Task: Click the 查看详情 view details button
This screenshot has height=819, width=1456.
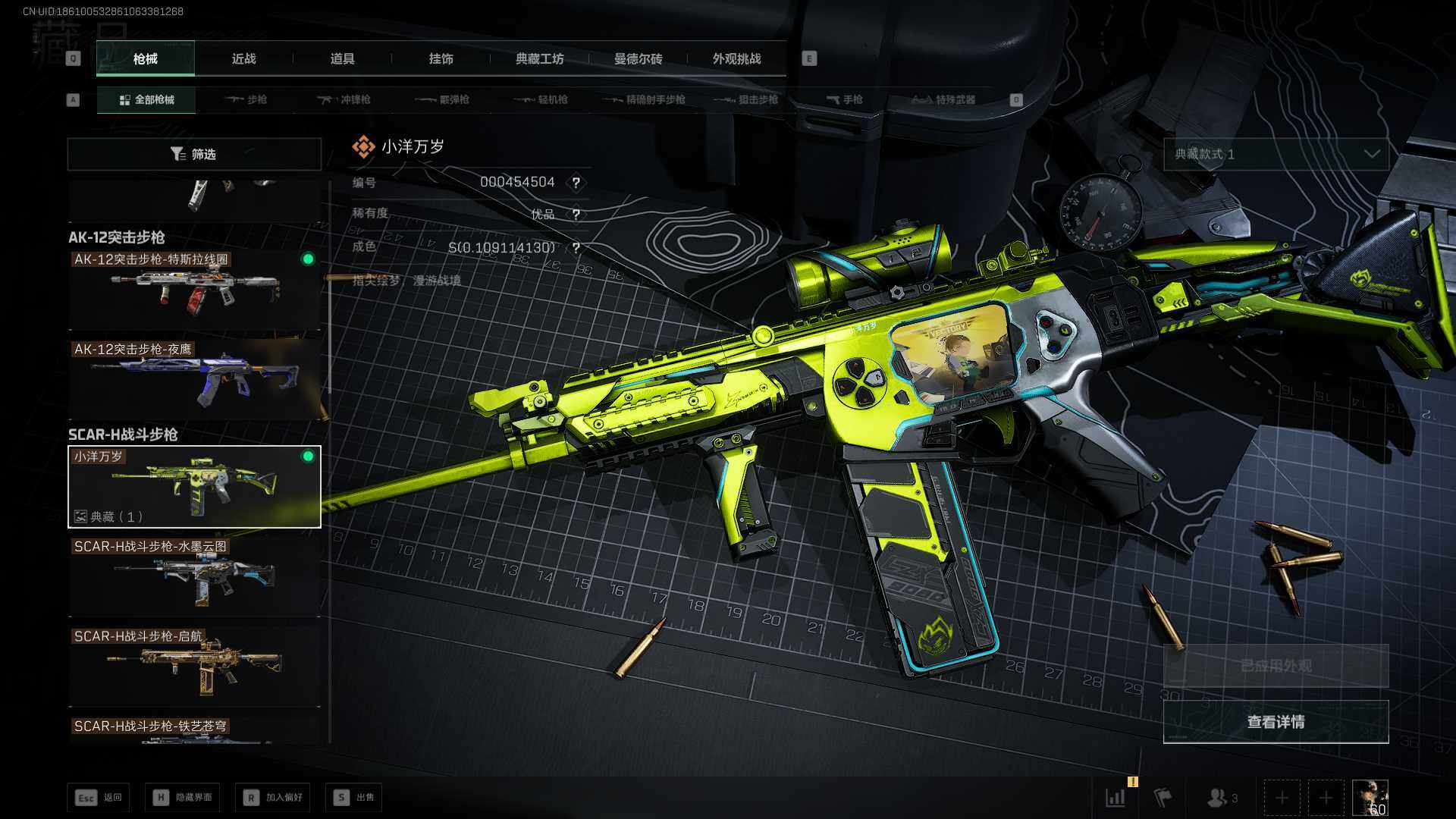Action: click(x=1276, y=722)
